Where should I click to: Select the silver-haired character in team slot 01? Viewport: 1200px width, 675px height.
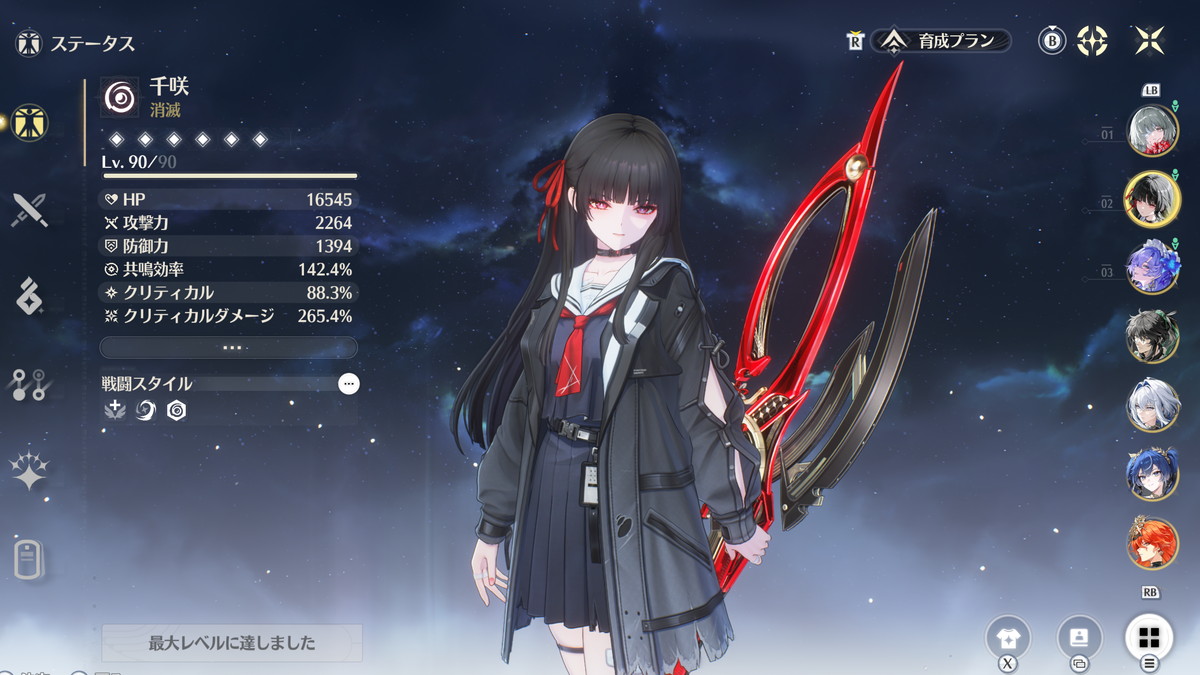(1152, 130)
